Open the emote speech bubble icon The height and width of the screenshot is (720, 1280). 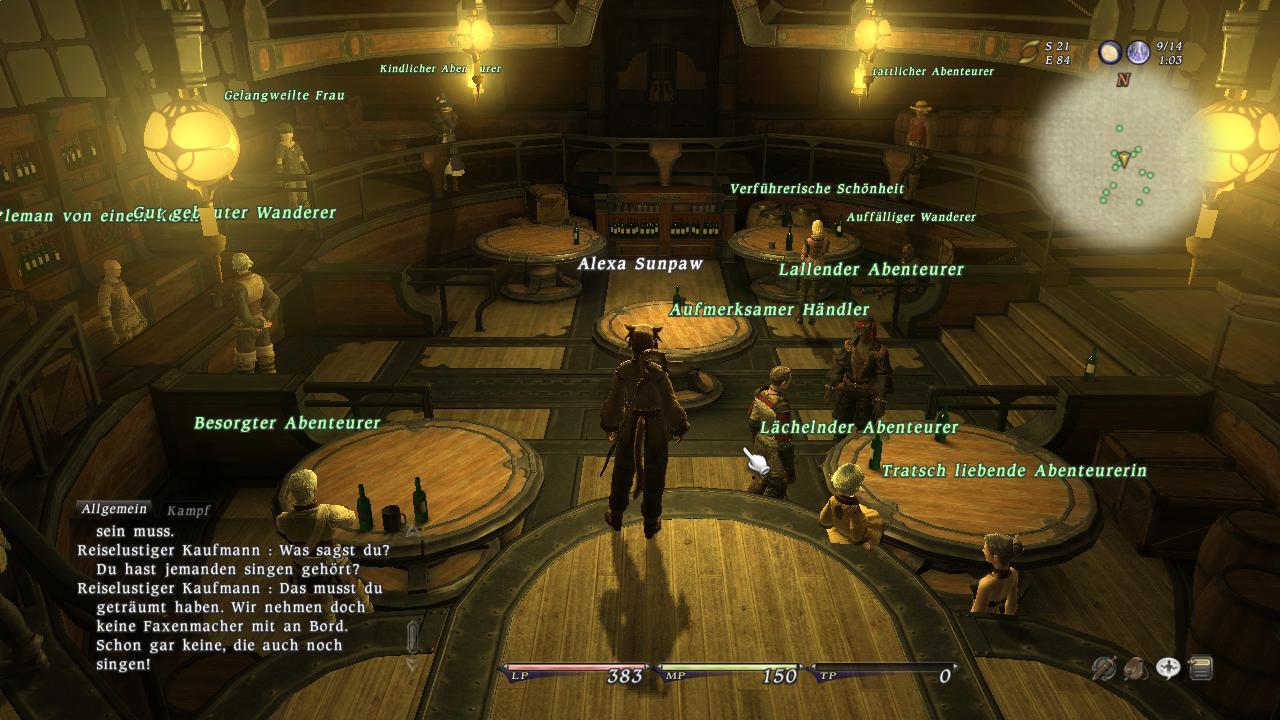(1168, 668)
